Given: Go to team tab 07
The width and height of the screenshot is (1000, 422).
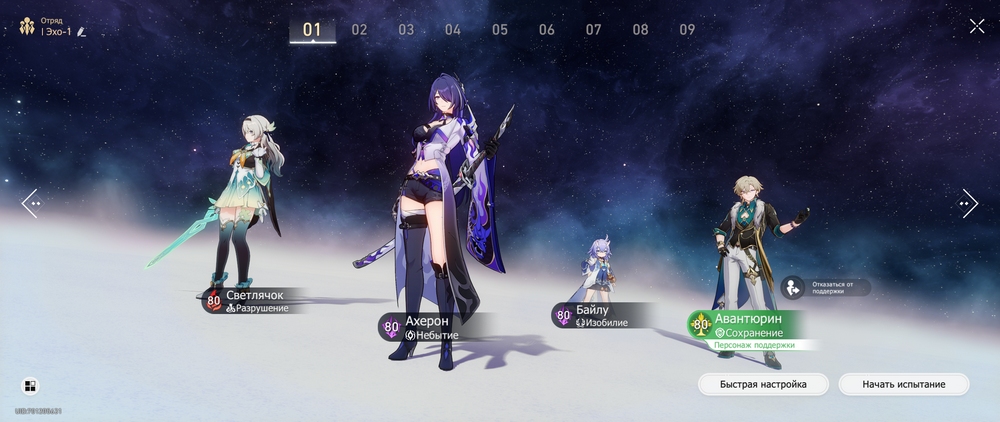Looking at the screenshot, I should coord(594,30).
